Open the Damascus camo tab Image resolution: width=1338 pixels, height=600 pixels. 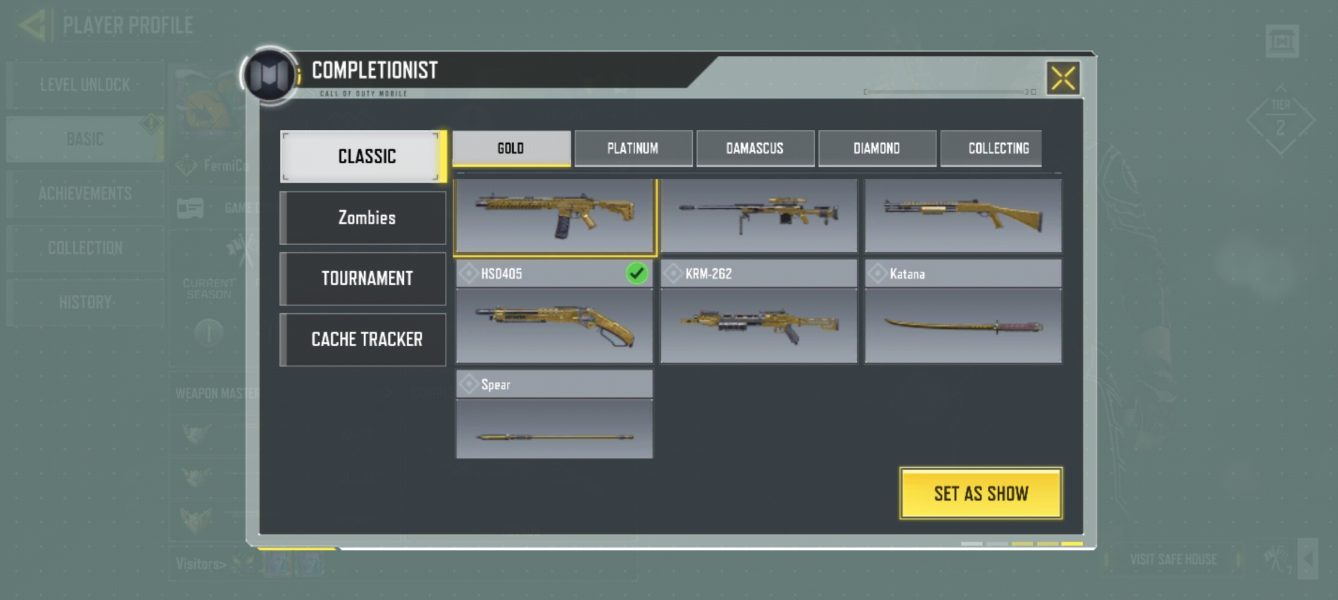point(755,148)
